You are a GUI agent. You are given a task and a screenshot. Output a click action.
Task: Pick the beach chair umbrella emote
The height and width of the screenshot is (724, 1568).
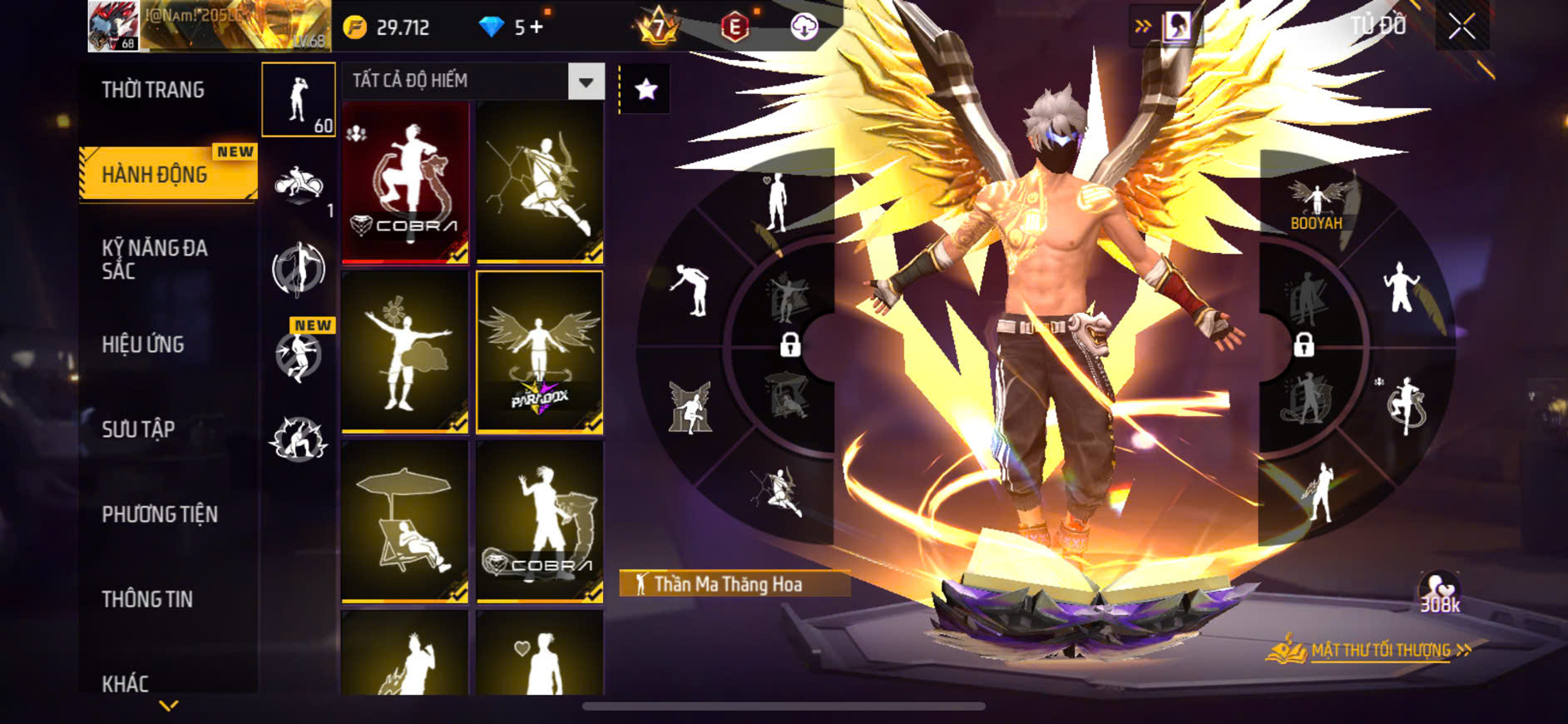405,522
